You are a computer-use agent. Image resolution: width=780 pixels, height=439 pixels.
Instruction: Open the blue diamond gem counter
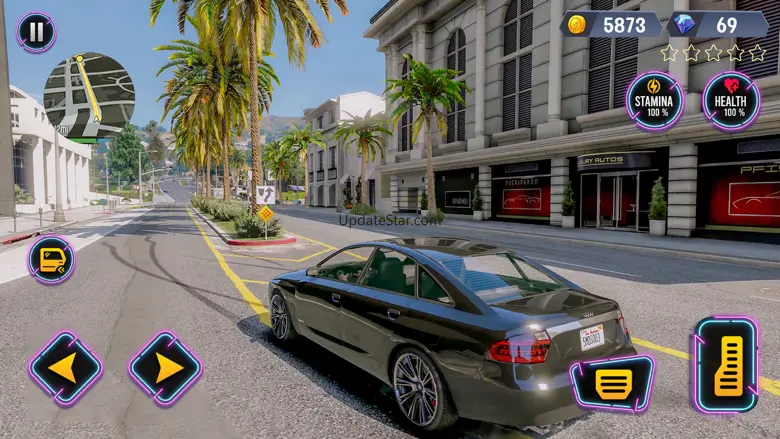(x=717, y=24)
